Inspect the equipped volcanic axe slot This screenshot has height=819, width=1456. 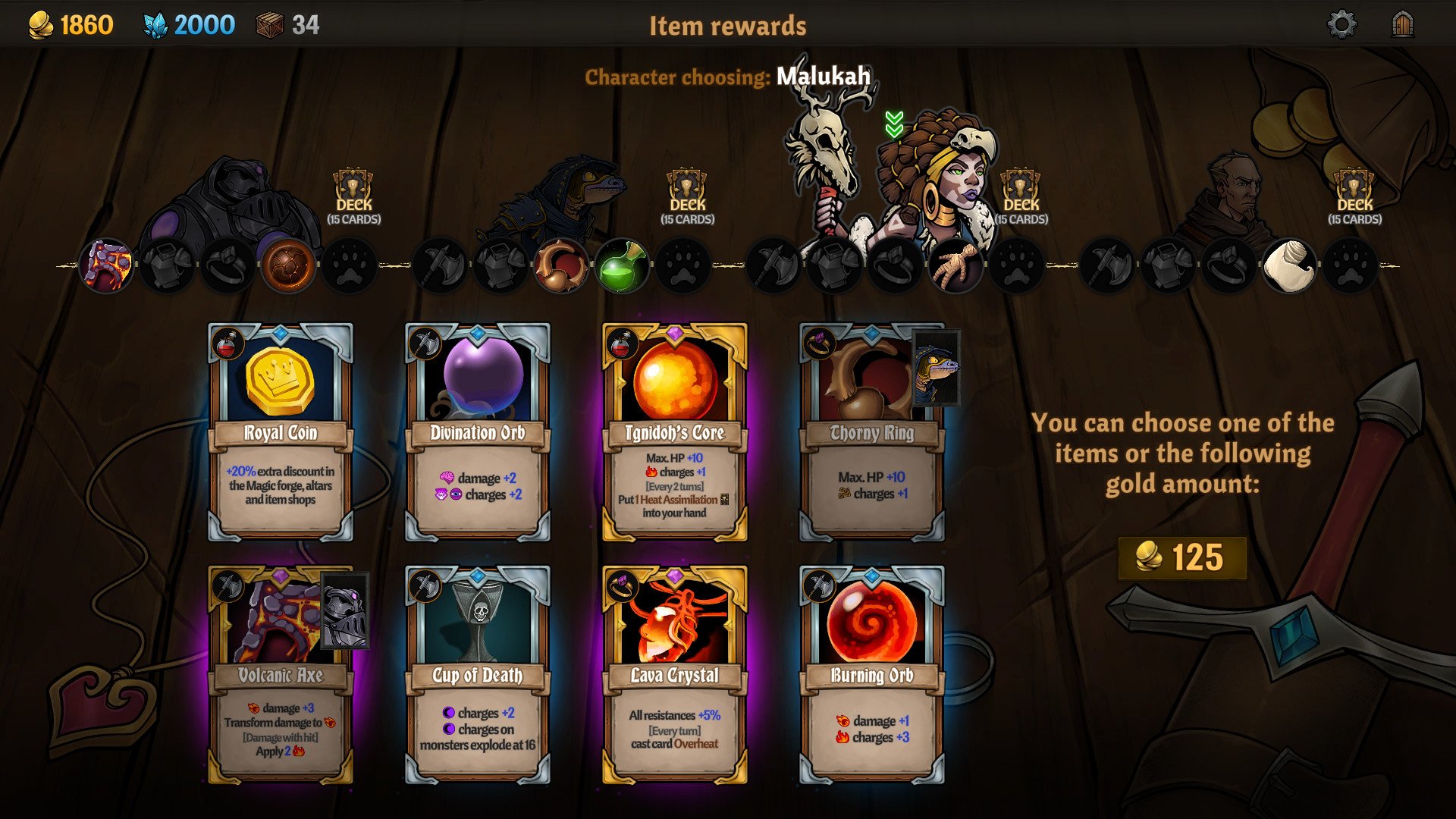(x=106, y=266)
